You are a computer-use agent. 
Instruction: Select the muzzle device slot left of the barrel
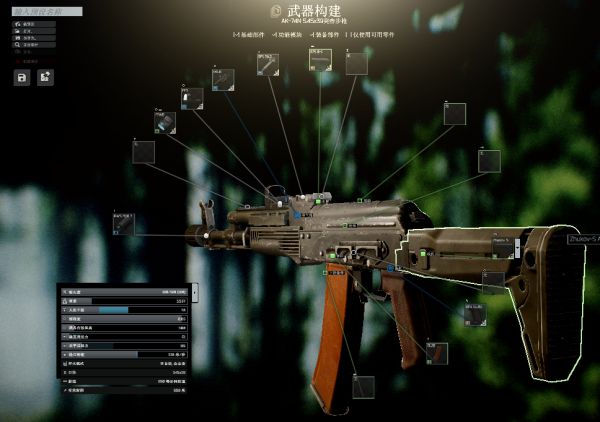pyautogui.click(x=124, y=223)
